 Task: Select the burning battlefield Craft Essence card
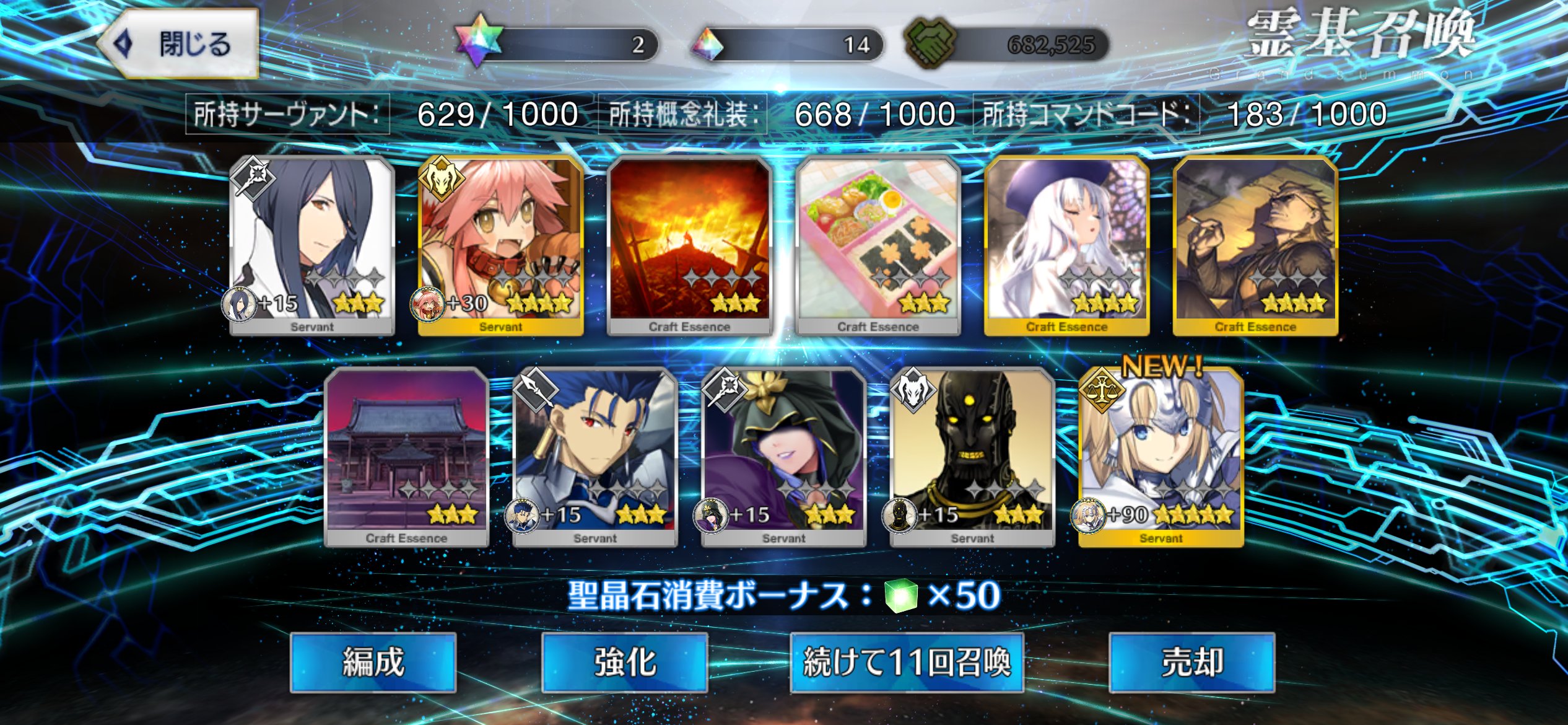click(x=689, y=245)
